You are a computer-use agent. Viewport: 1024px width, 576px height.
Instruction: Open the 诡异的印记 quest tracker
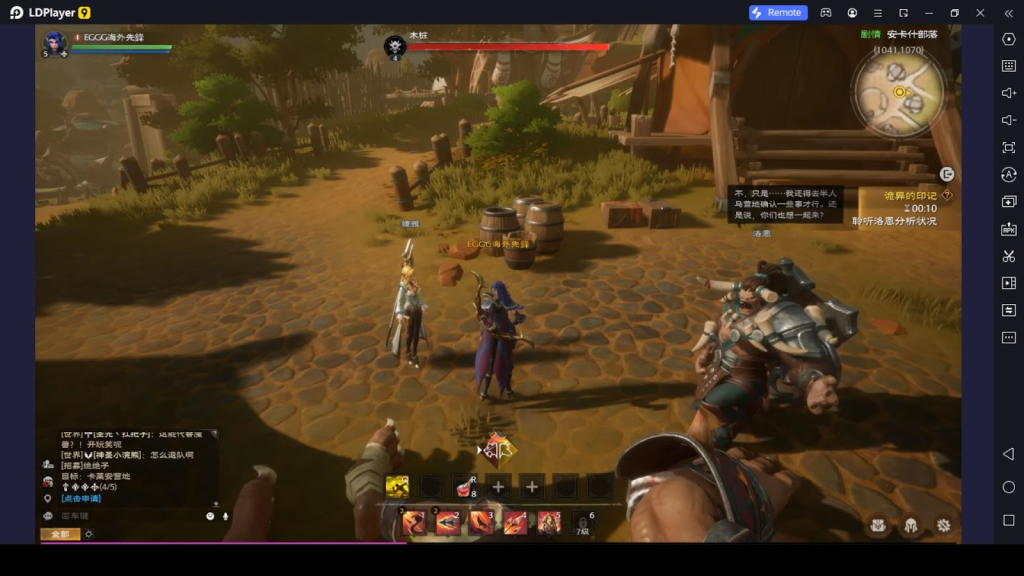910,195
